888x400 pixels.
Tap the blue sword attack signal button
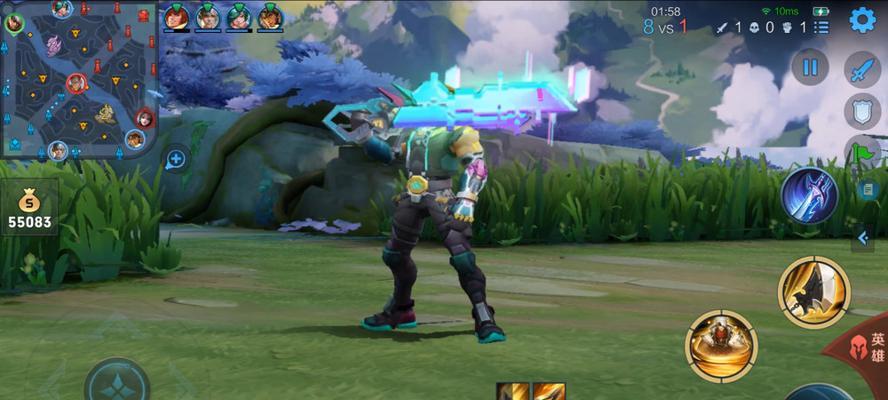point(862,68)
